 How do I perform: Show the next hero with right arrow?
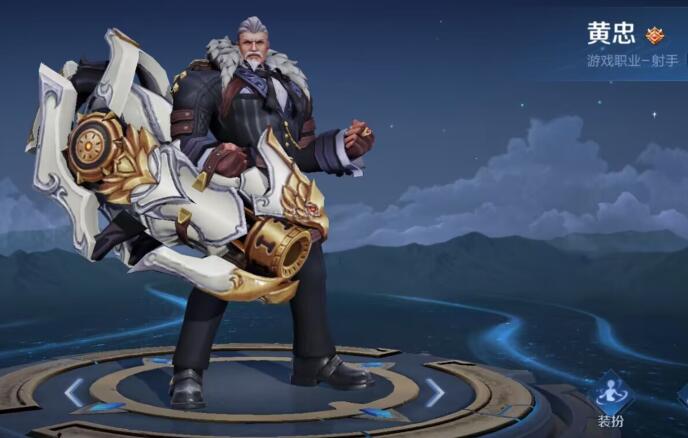[x=434, y=392]
